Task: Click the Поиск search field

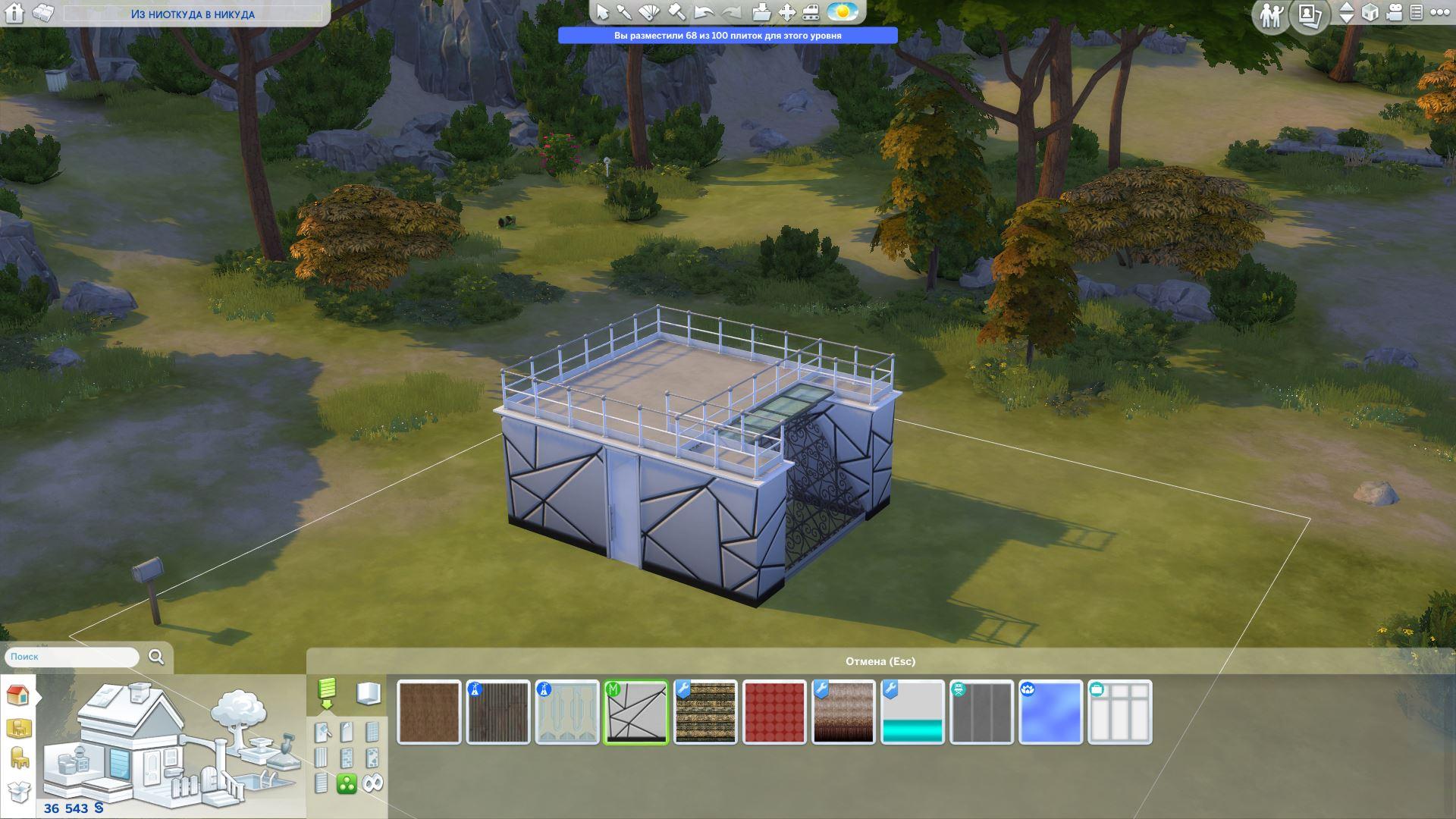Action: pos(72,657)
